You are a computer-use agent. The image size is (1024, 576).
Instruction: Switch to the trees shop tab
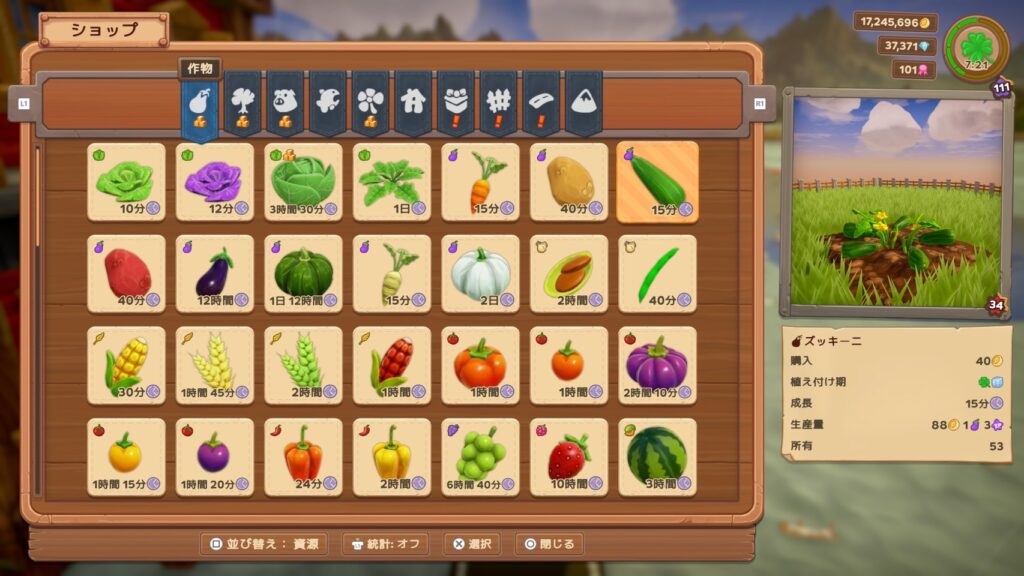242,102
